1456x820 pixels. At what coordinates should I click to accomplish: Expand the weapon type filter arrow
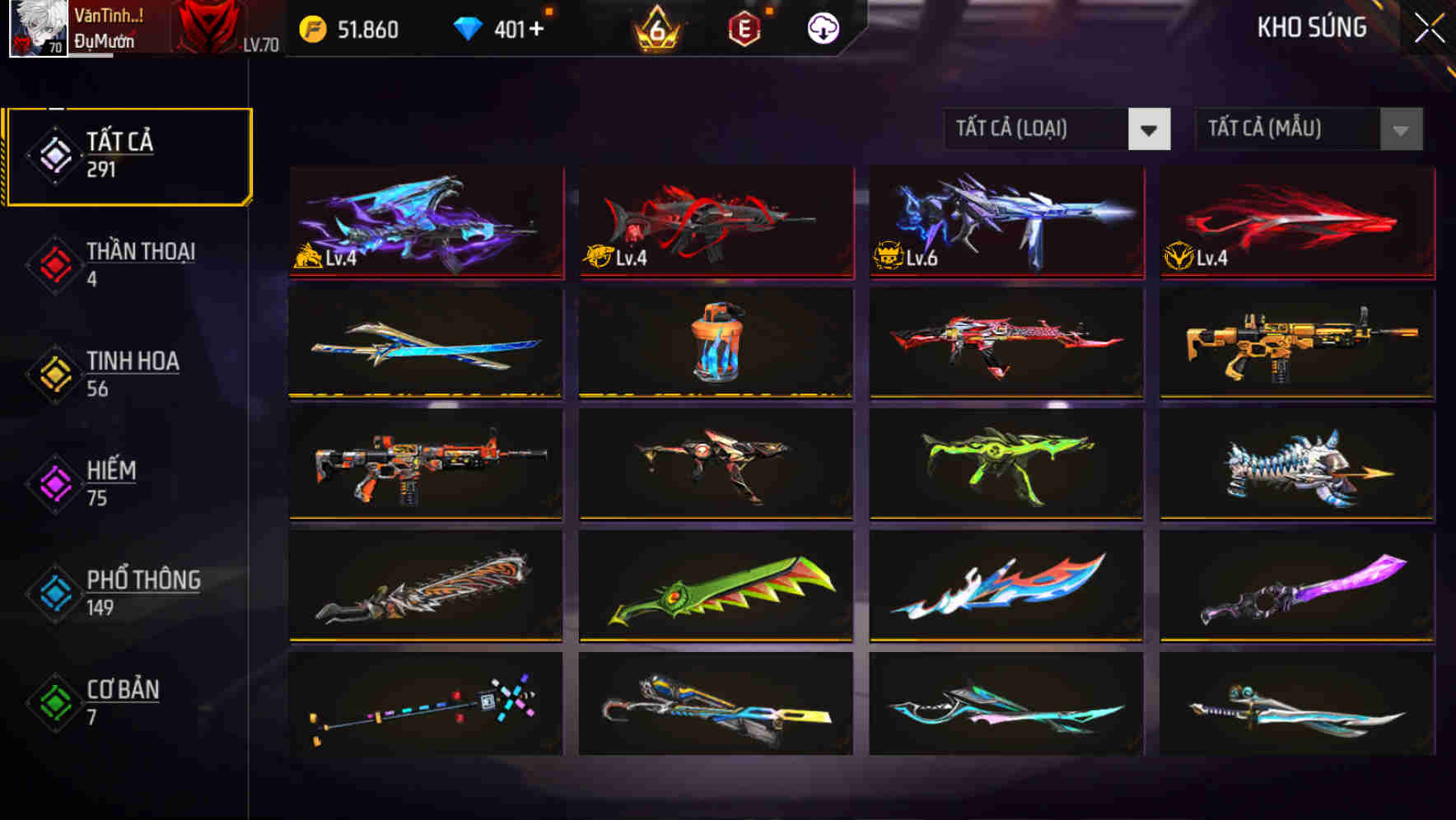point(1150,130)
